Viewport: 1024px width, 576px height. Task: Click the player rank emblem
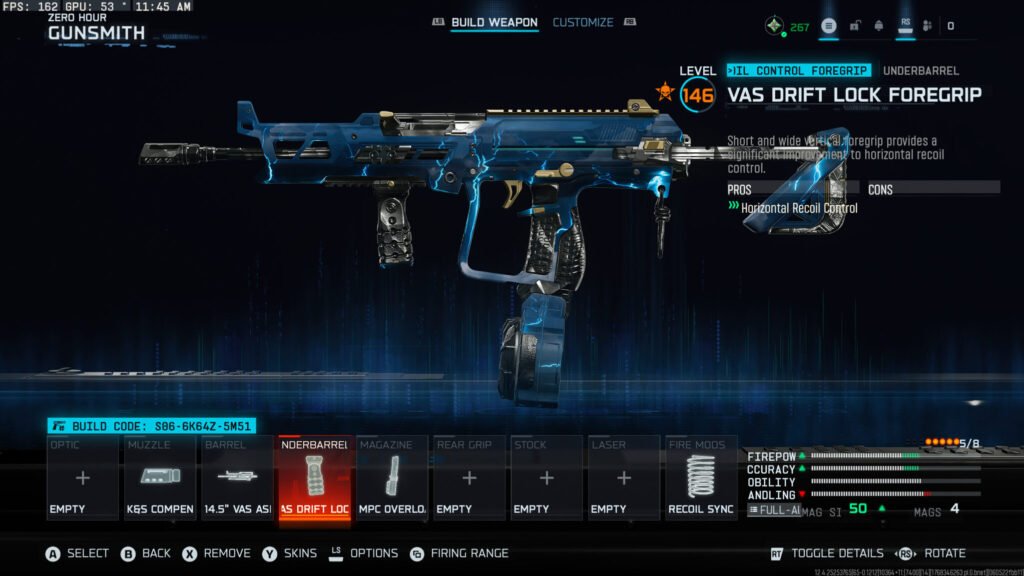773,26
